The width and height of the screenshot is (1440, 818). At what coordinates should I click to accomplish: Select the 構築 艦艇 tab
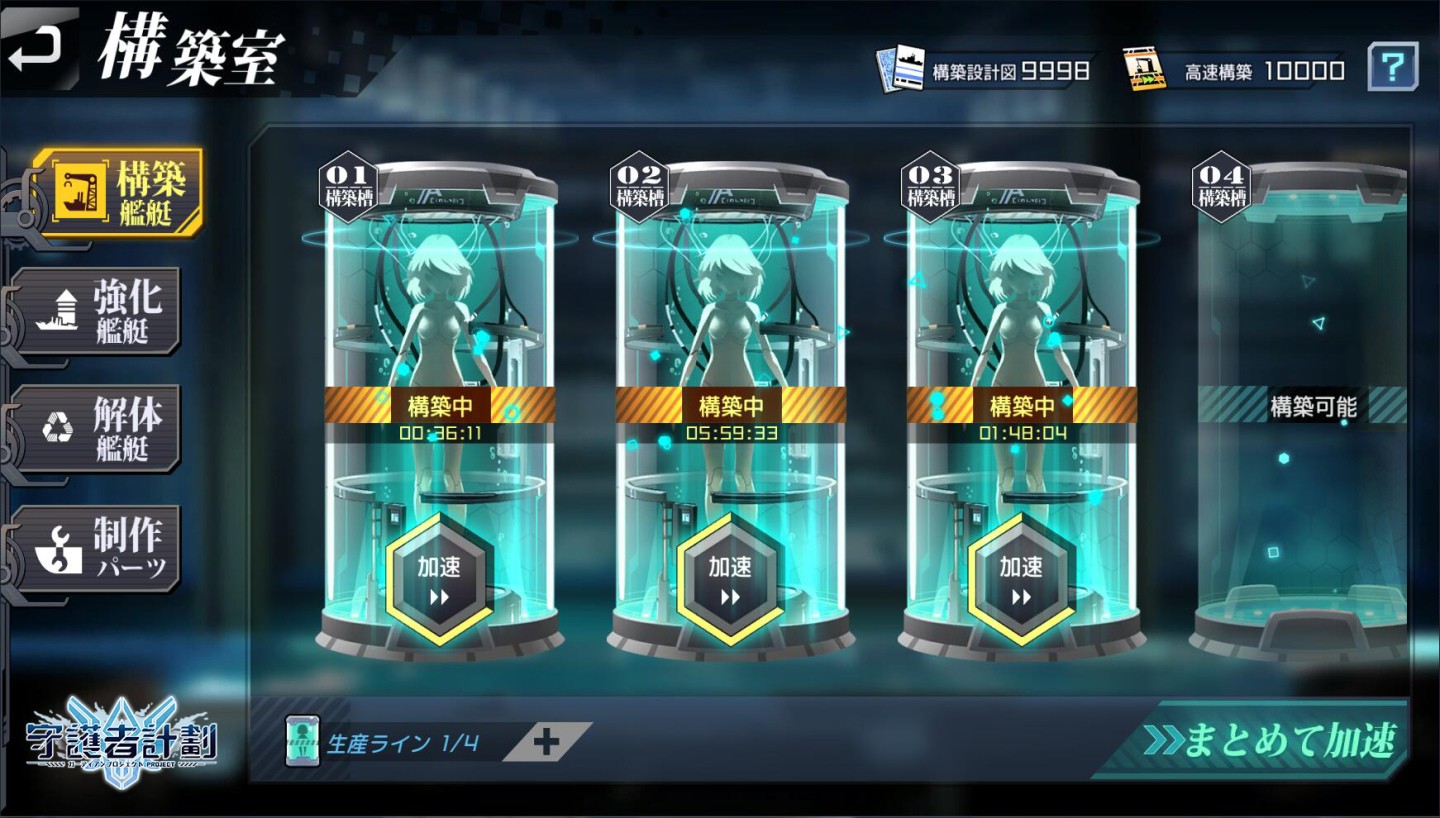118,193
